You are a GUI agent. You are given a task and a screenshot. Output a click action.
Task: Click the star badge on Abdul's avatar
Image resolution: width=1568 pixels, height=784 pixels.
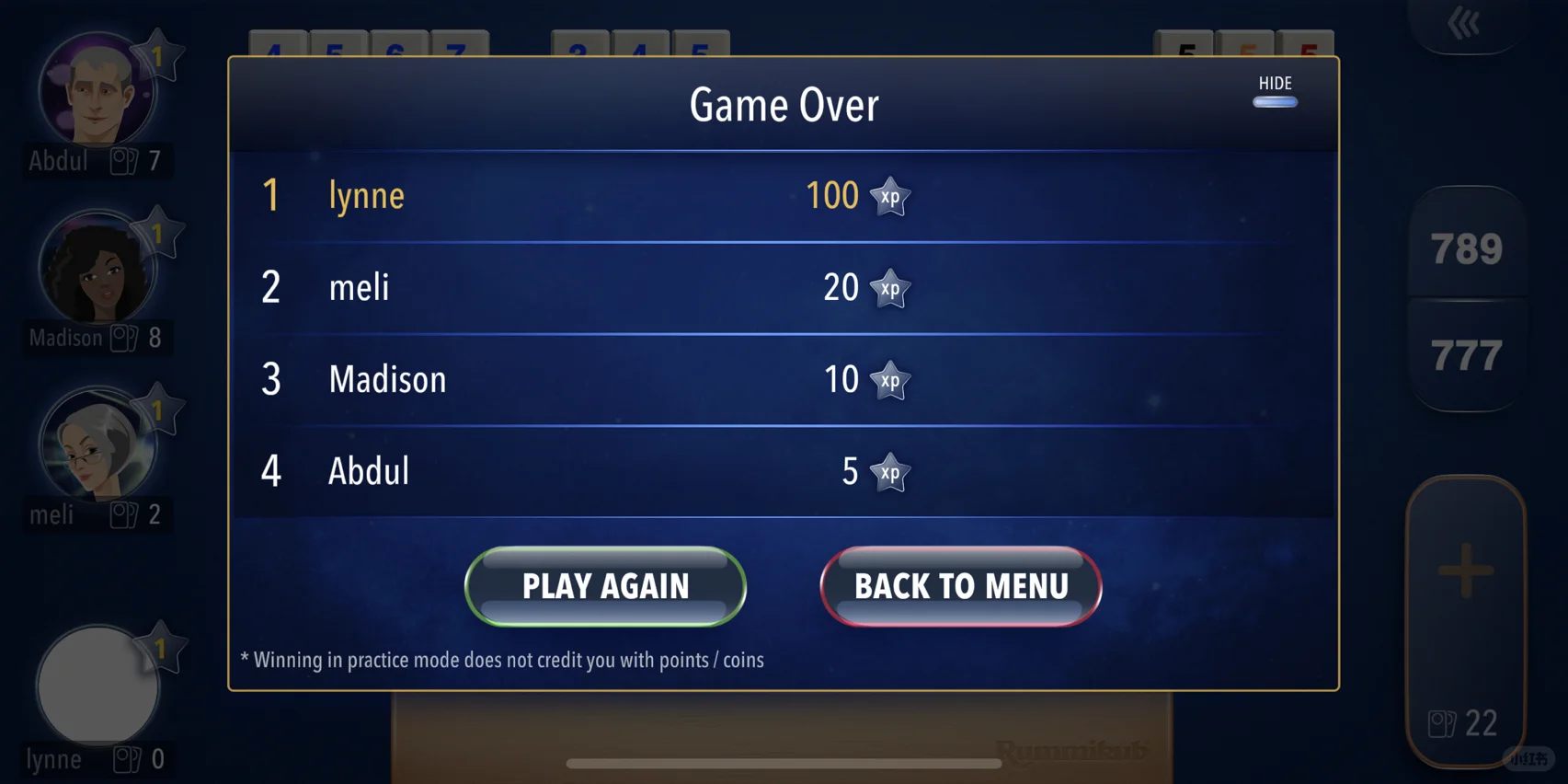pos(158,53)
